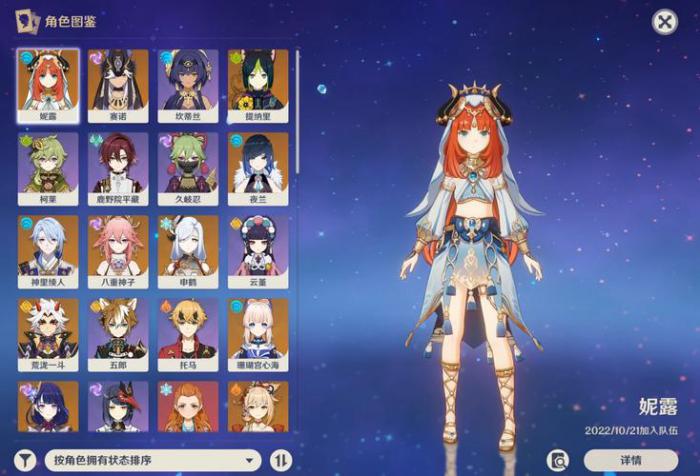Viewport: 700px width, 476px height.
Task: Select the 荒泷一斗 character tile
Action: tap(48, 335)
